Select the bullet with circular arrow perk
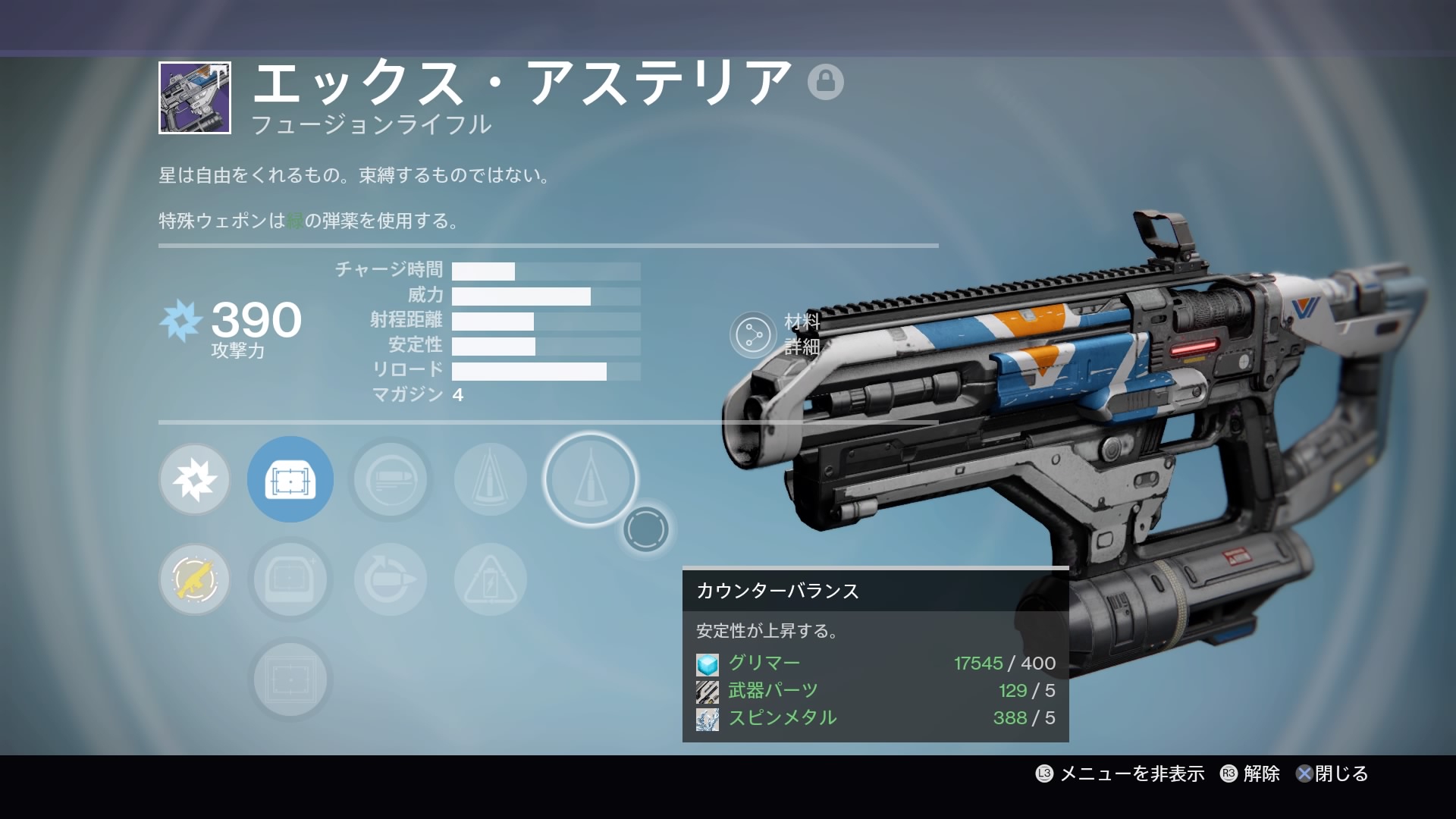 [391, 579]
